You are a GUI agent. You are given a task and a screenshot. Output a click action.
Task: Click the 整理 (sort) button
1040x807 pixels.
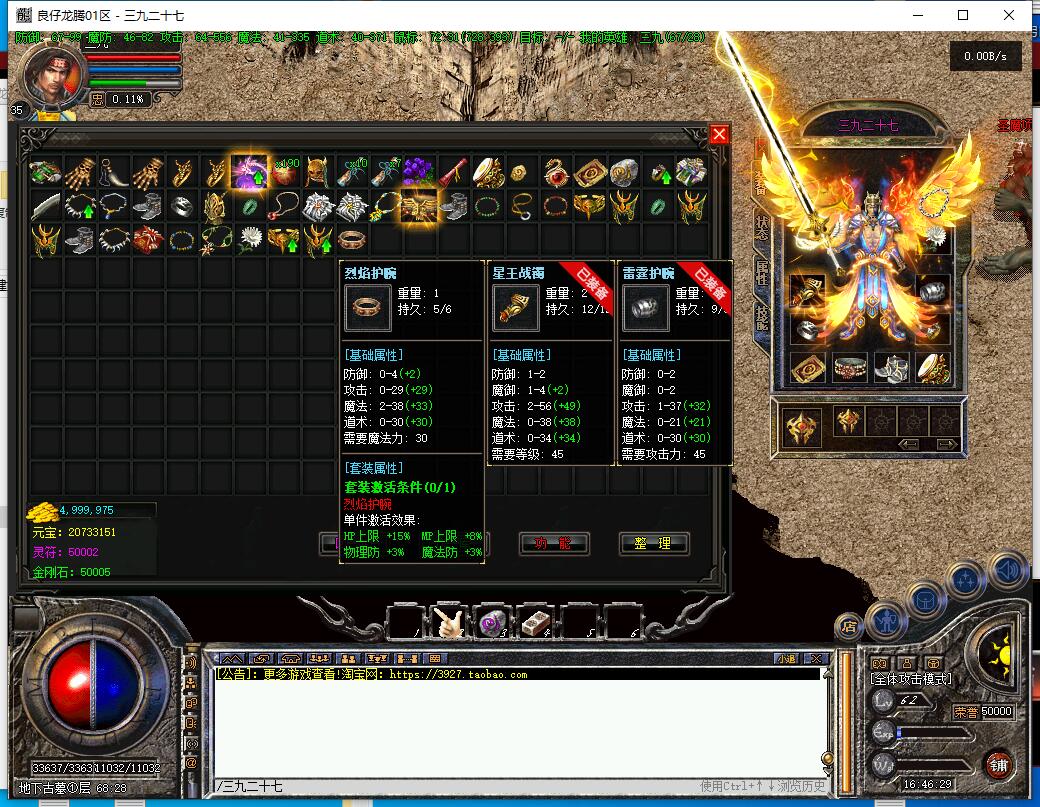pyautogui.click(x=654, y=543)
